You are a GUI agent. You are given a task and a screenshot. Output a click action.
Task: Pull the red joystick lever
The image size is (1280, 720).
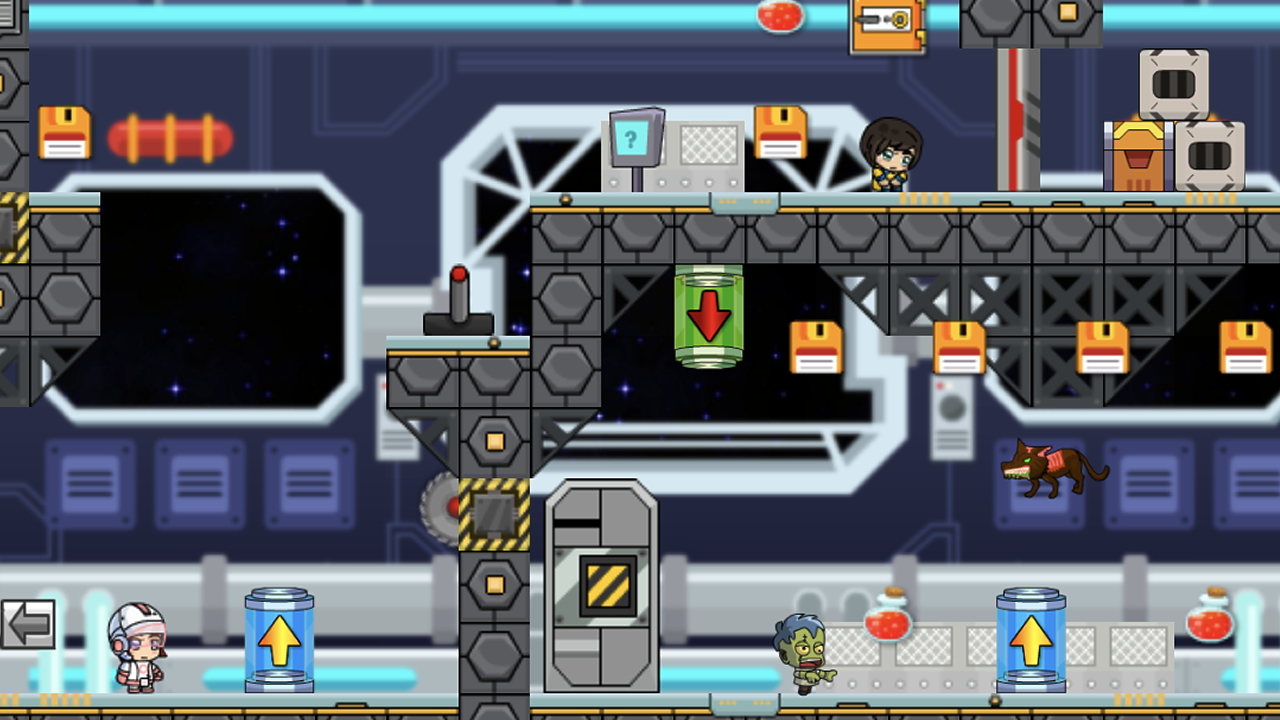tap(459, 300)
